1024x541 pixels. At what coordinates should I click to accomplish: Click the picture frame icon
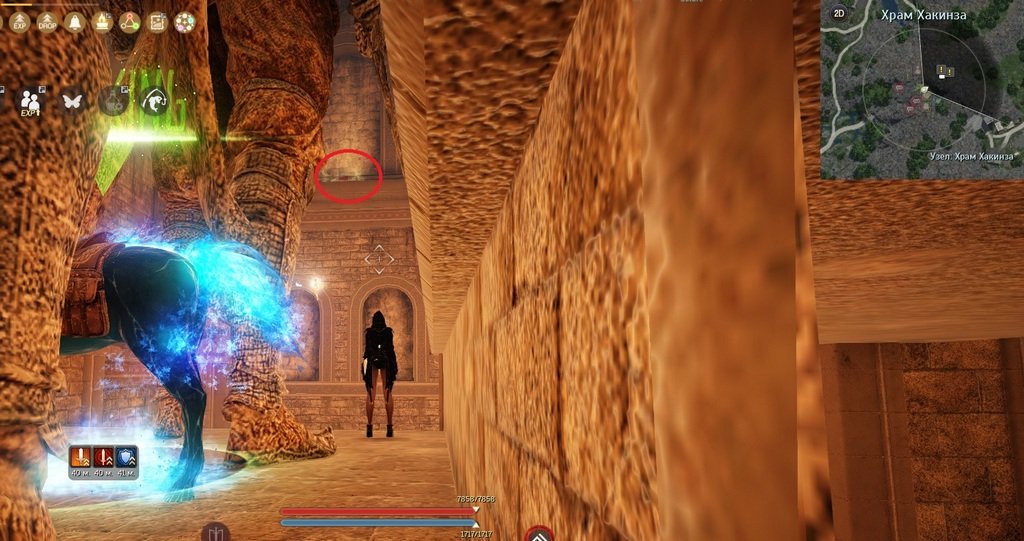tap(157, 21)
